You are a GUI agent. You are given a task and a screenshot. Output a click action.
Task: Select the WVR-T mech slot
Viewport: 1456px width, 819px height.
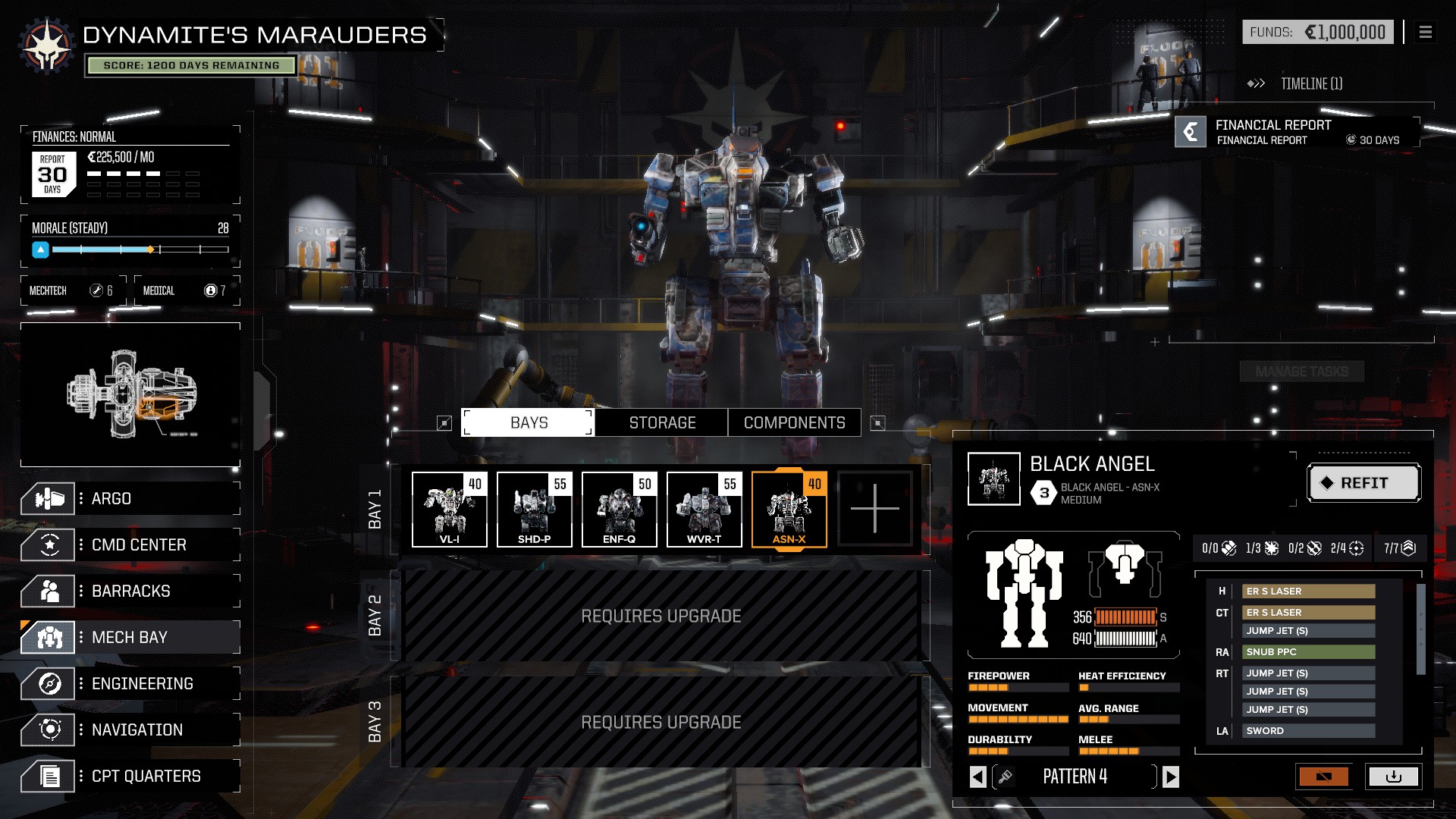704,509
